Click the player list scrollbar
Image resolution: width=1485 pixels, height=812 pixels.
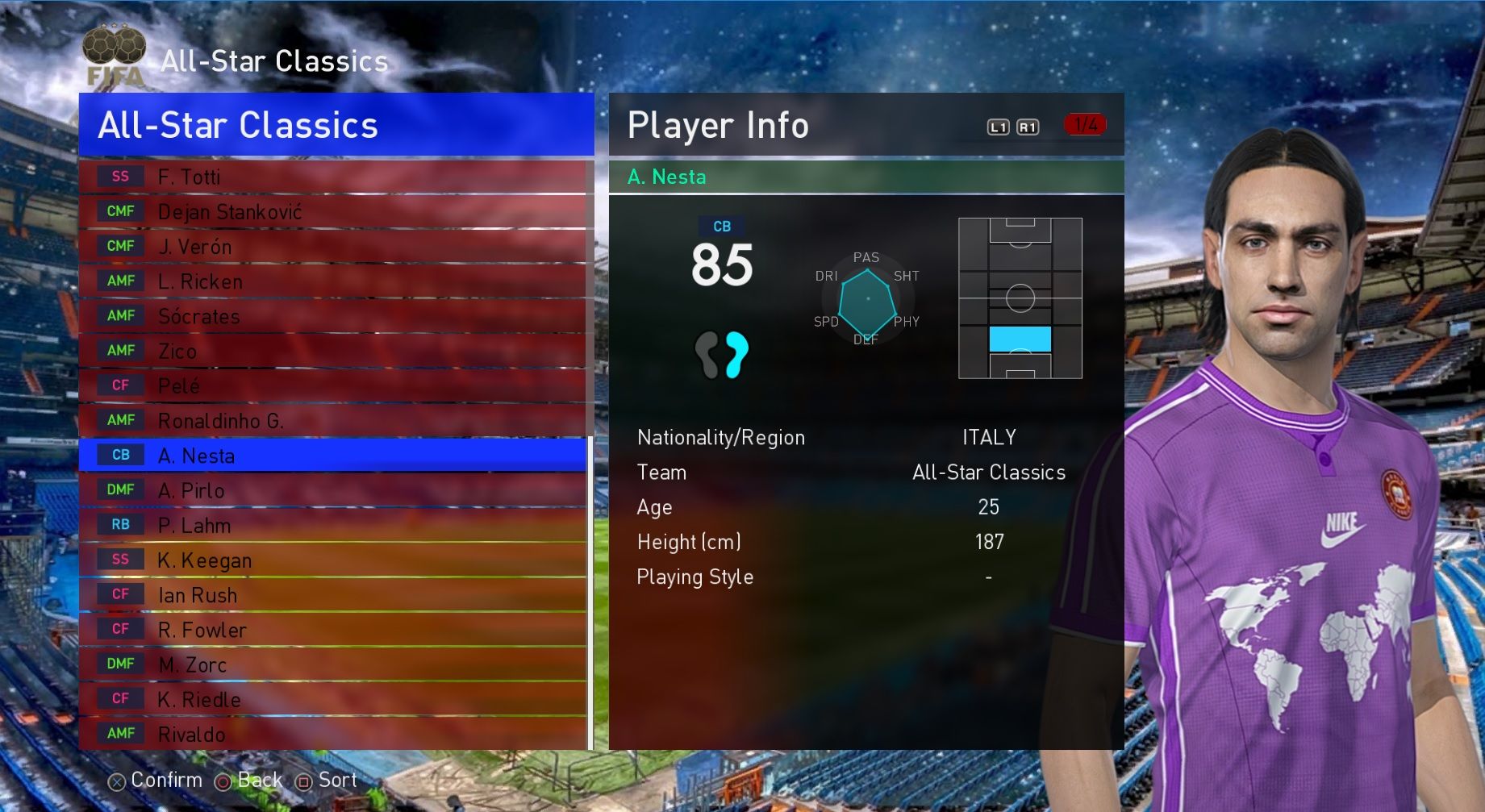coord(590,593)
